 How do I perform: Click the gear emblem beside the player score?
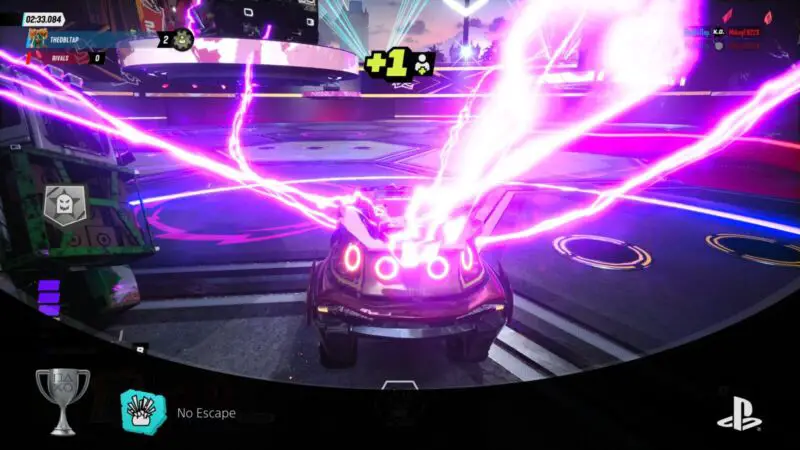[183, 40]
